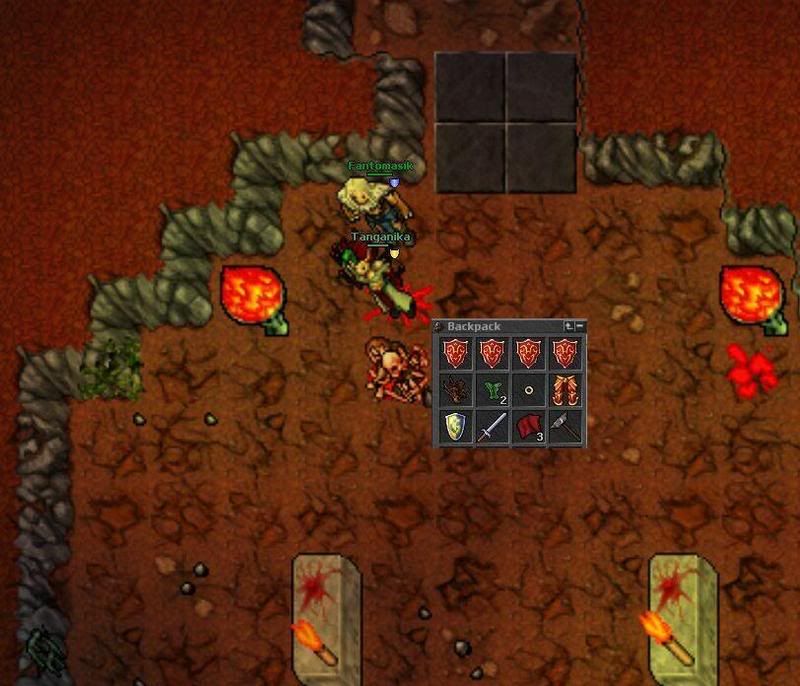Select the green herb stack of two
This screenshot has height=686, width=800.
pyautogui.click(x=491, y=390)
